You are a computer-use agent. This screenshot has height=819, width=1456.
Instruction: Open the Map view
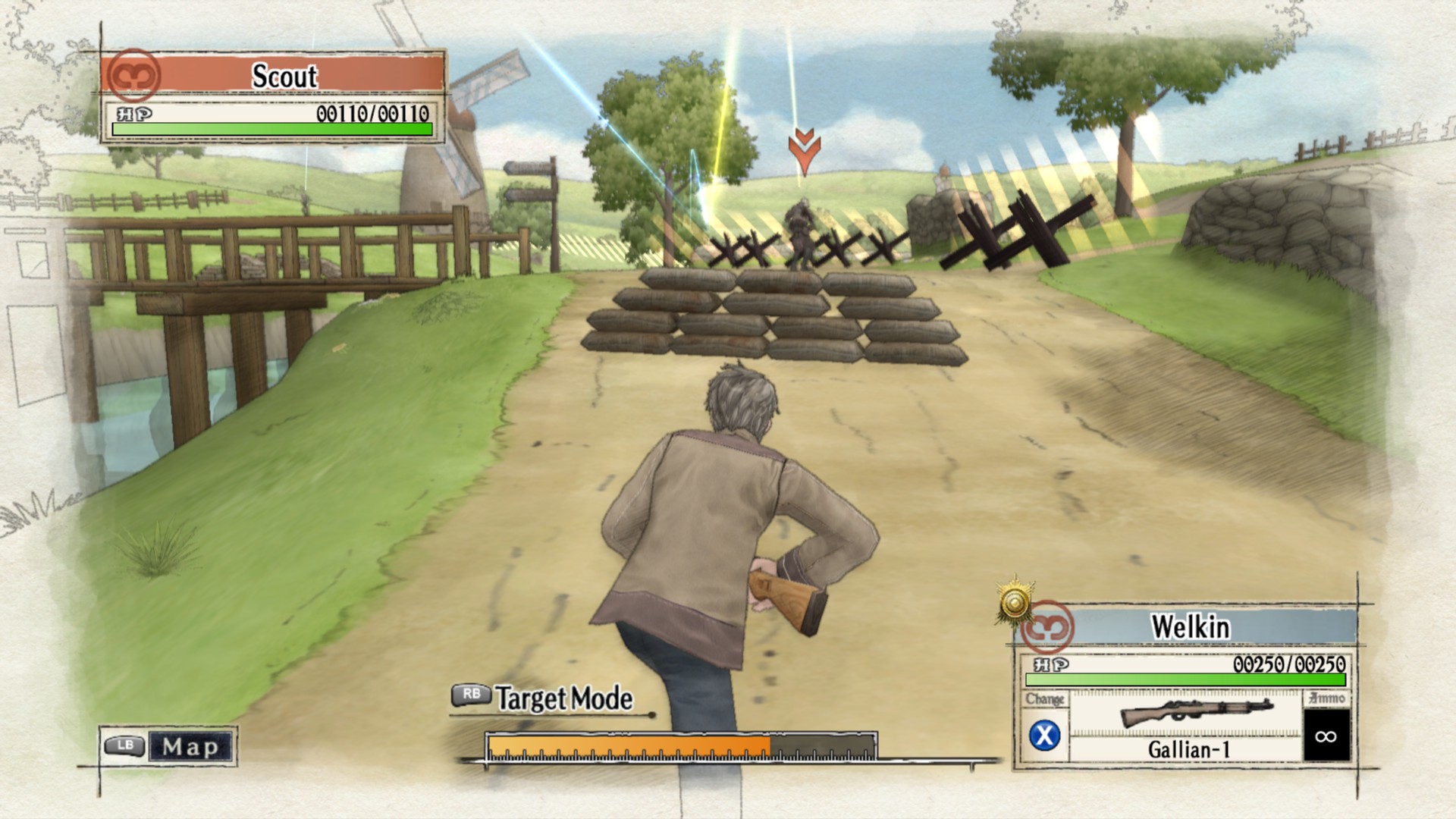tap(168, 746)
